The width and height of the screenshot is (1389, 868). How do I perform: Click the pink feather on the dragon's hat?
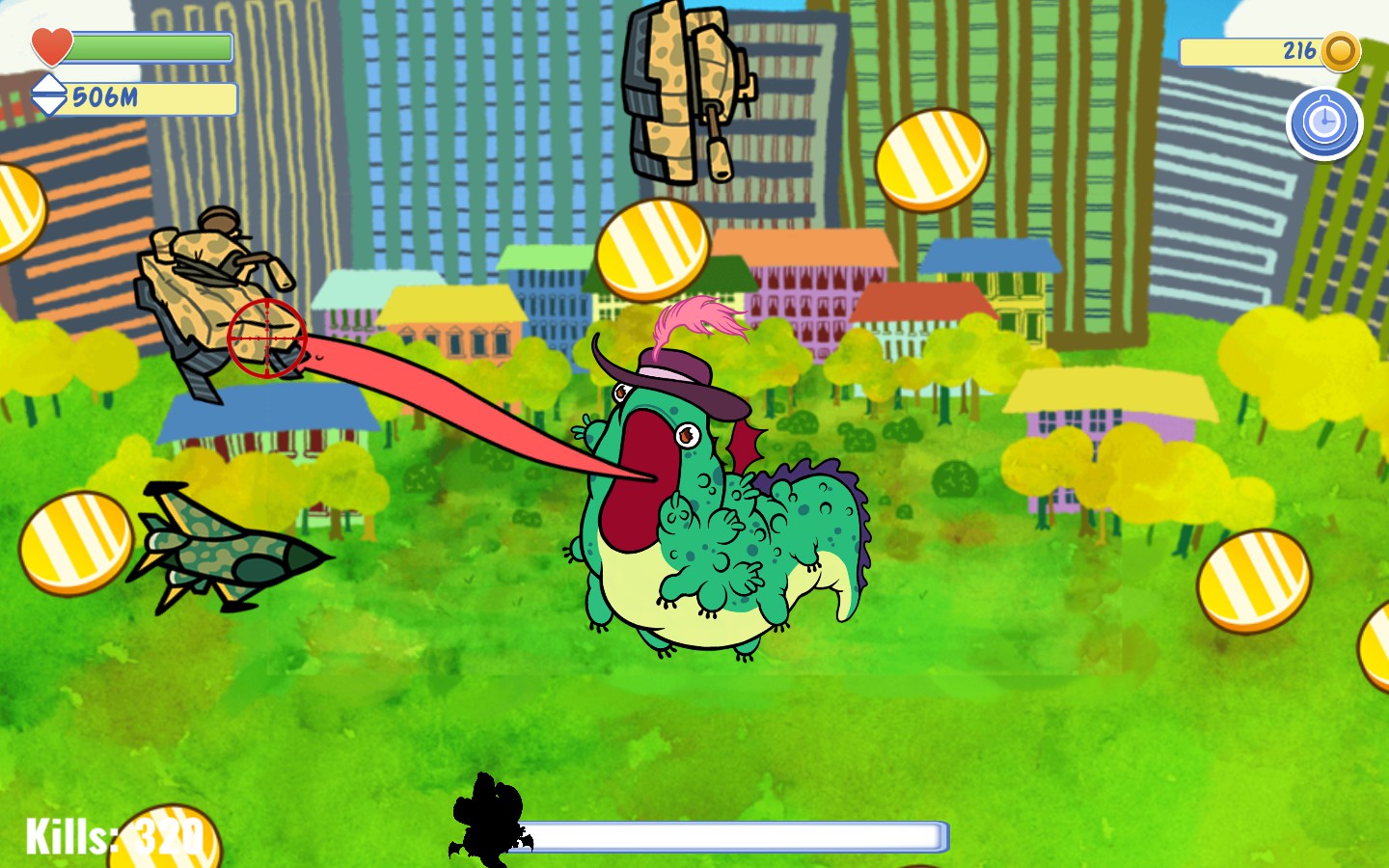coord(696,318)
